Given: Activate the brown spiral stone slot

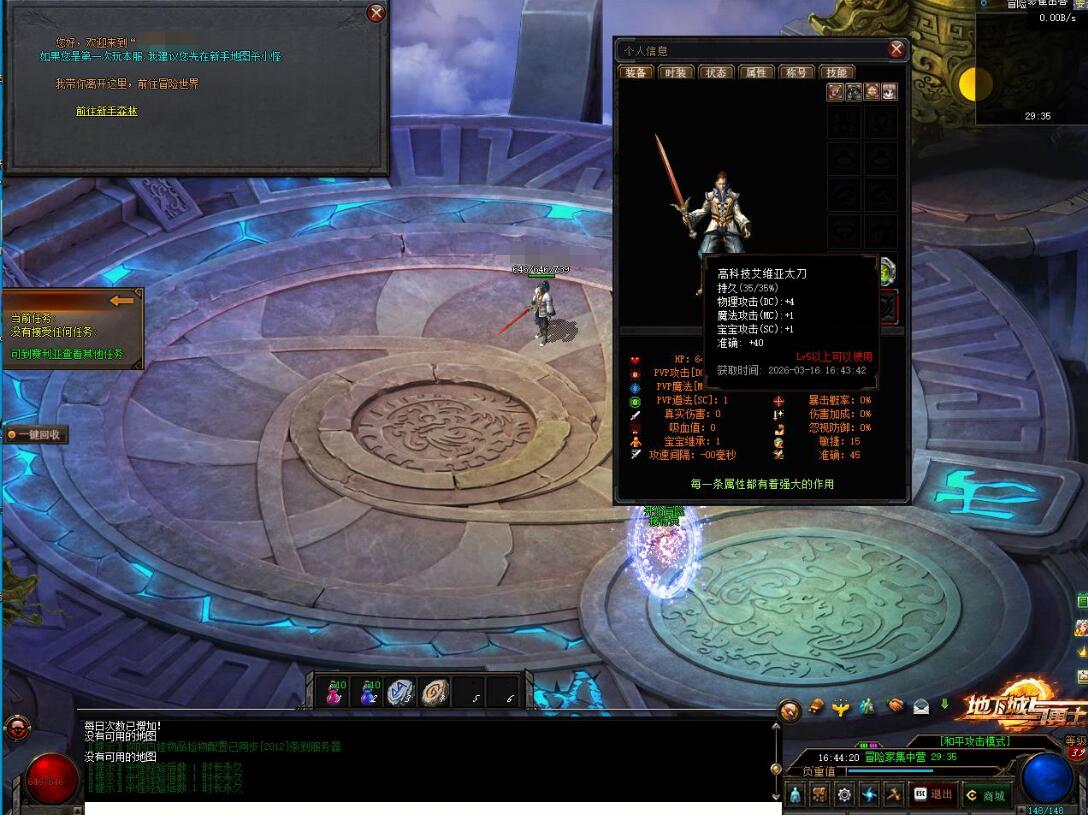Looking at the screenshot, I should [x=435, y=692].
